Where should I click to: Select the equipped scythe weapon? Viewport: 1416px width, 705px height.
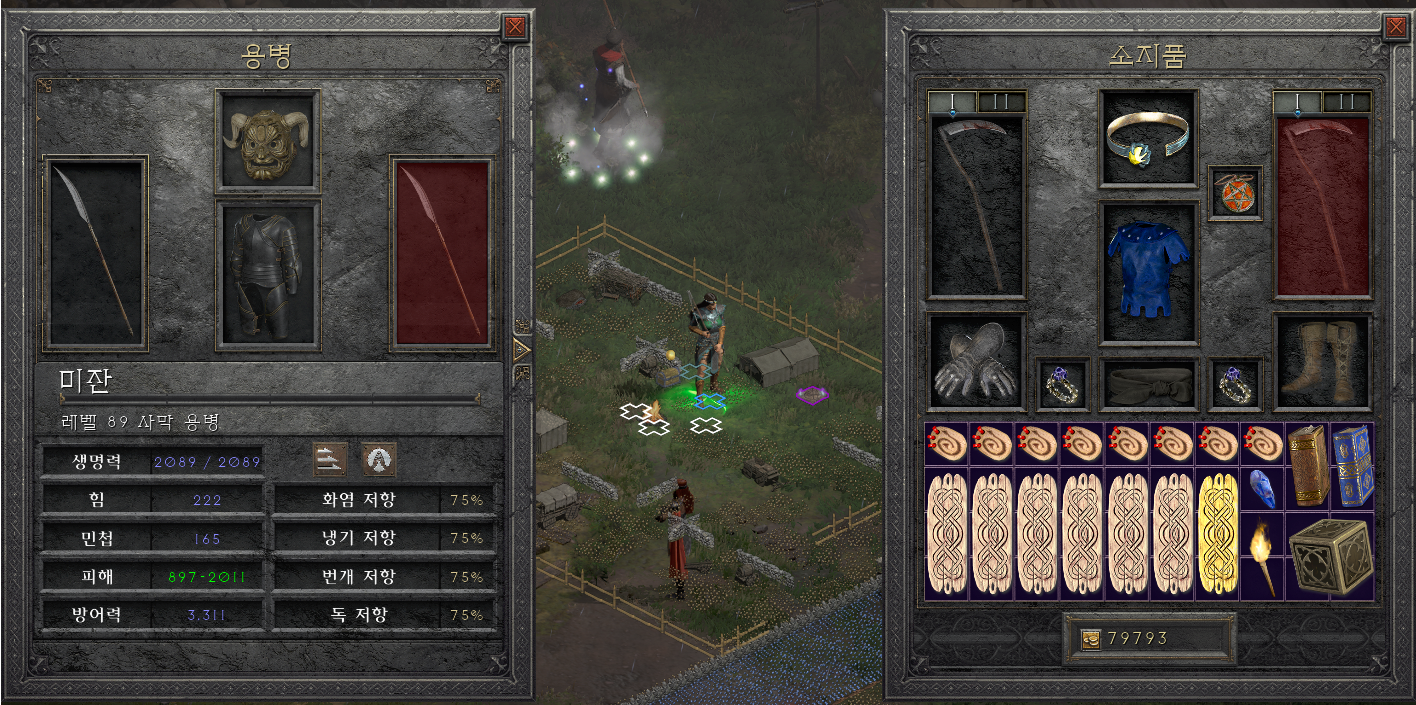click(x=976, y=207)
